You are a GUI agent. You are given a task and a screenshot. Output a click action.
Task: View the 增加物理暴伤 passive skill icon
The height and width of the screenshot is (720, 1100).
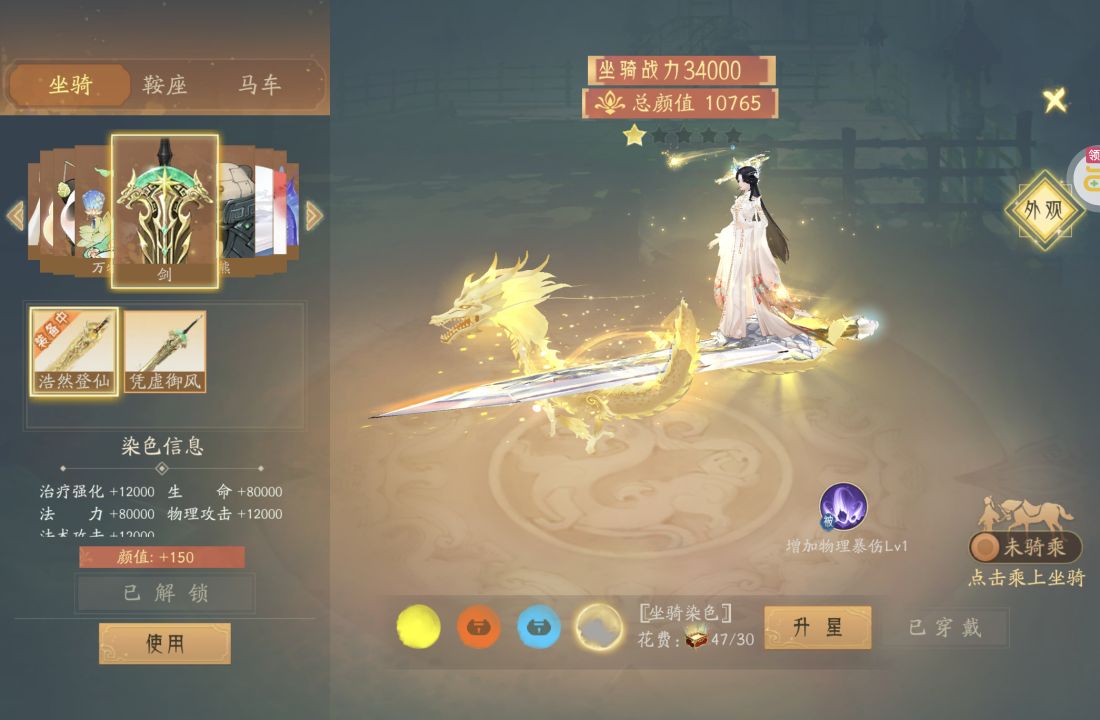pyautogui.click(x=843, y=507)
